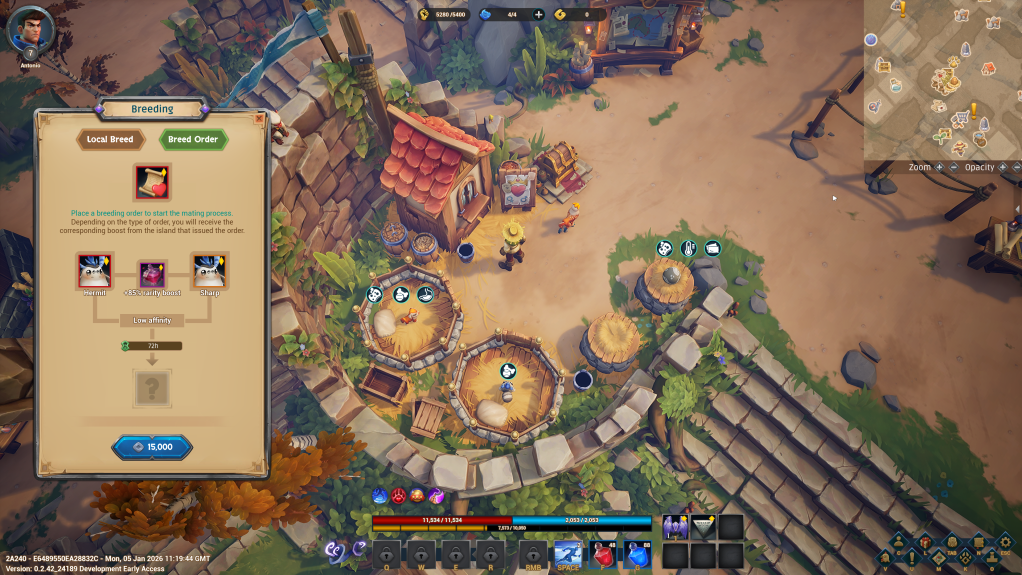1022x575 pixels.
Task: Switch to the Local Breed tab
Action: pos(110,140)
